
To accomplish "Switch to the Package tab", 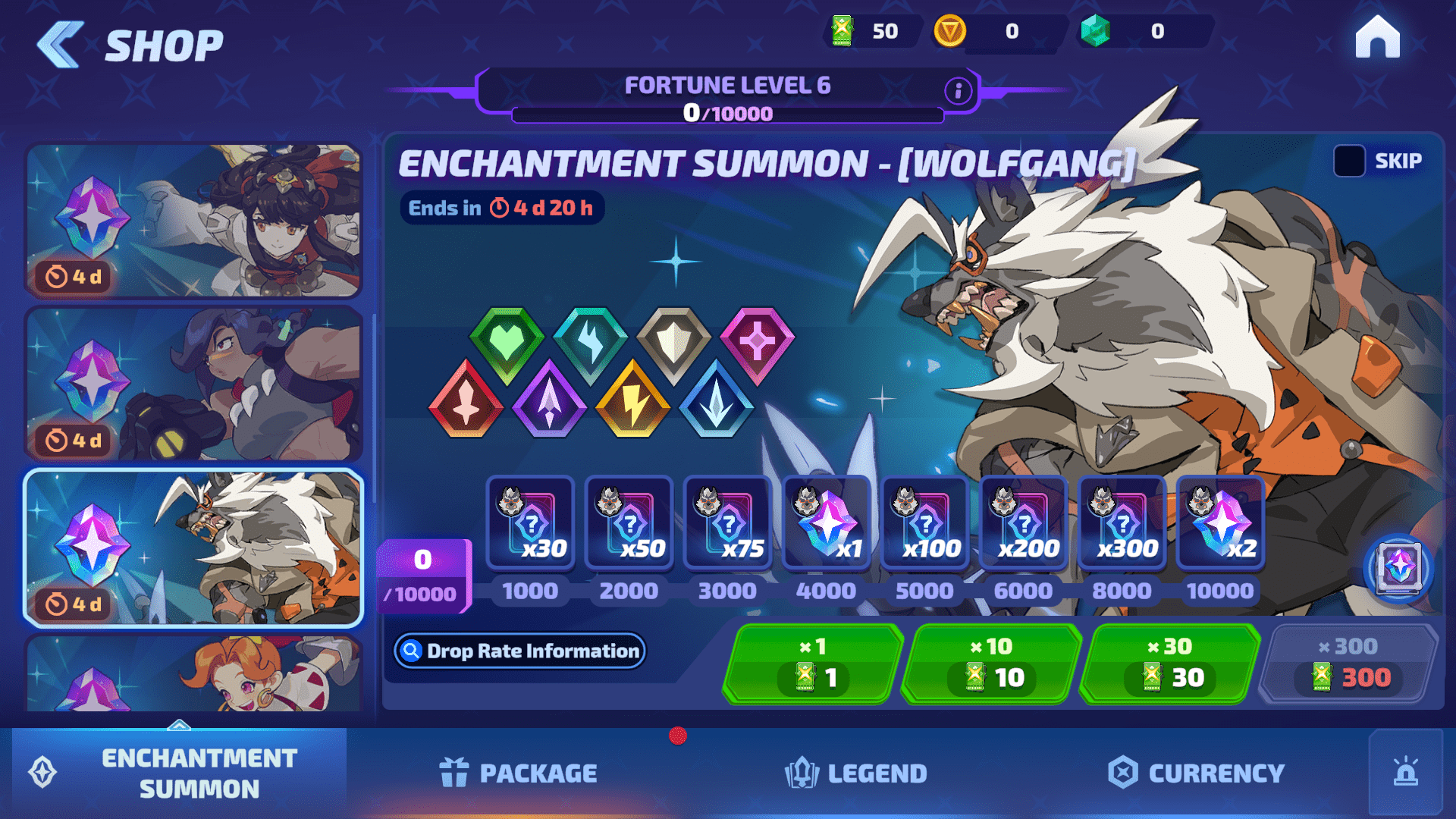I will [x=519, y=773].
